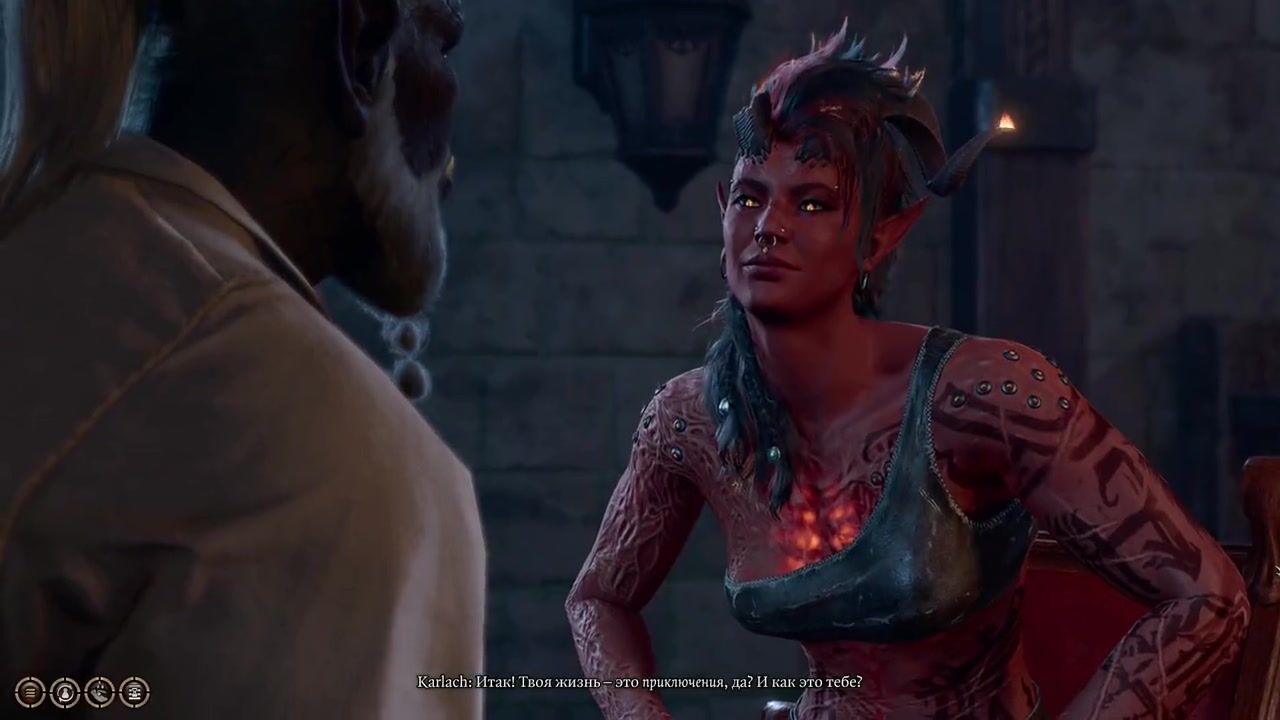Viewport: 1280px width, 720px height.
Task: Open the dialogue history log button
Action: (x=30, y=691)
